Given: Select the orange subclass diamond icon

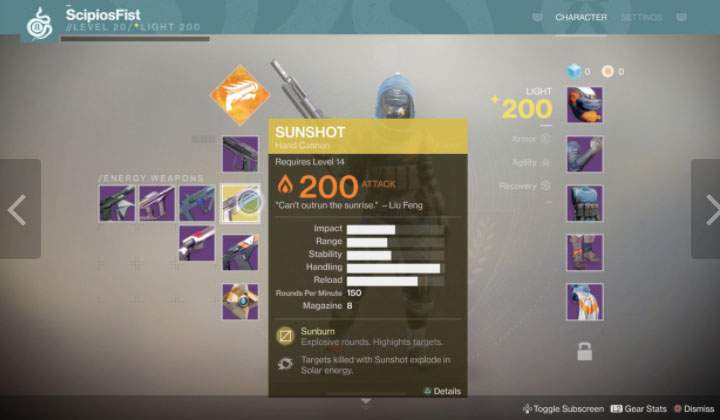Looking at the screenshot, I should tap(239, 95).
